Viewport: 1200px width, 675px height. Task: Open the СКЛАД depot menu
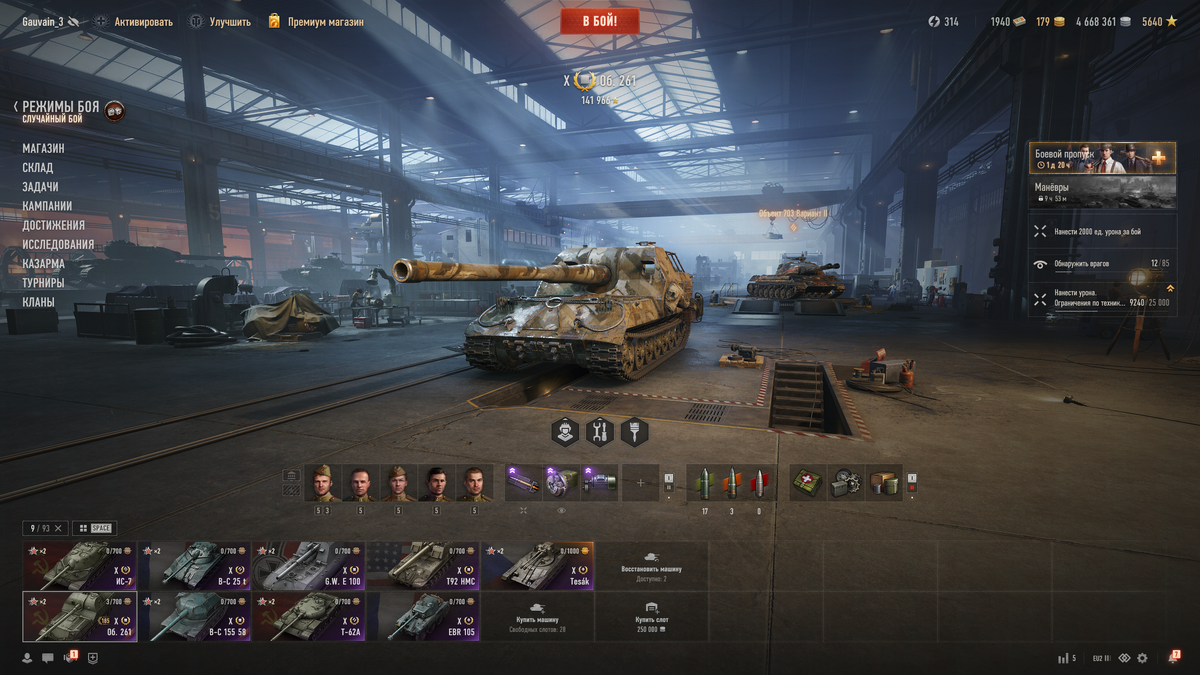pos(38,167)
